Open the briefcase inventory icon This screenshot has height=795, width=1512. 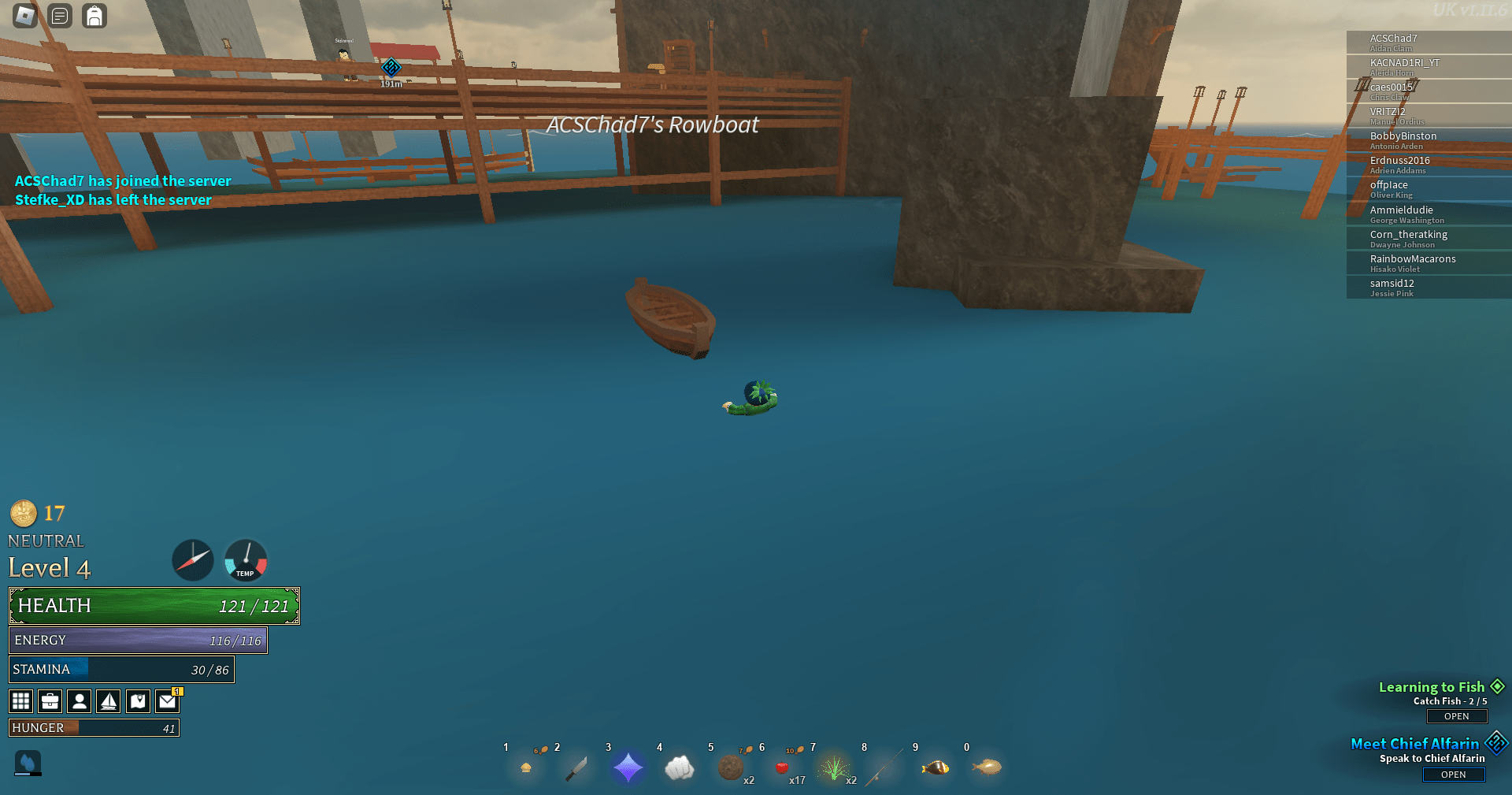click(x=50, y=700)
